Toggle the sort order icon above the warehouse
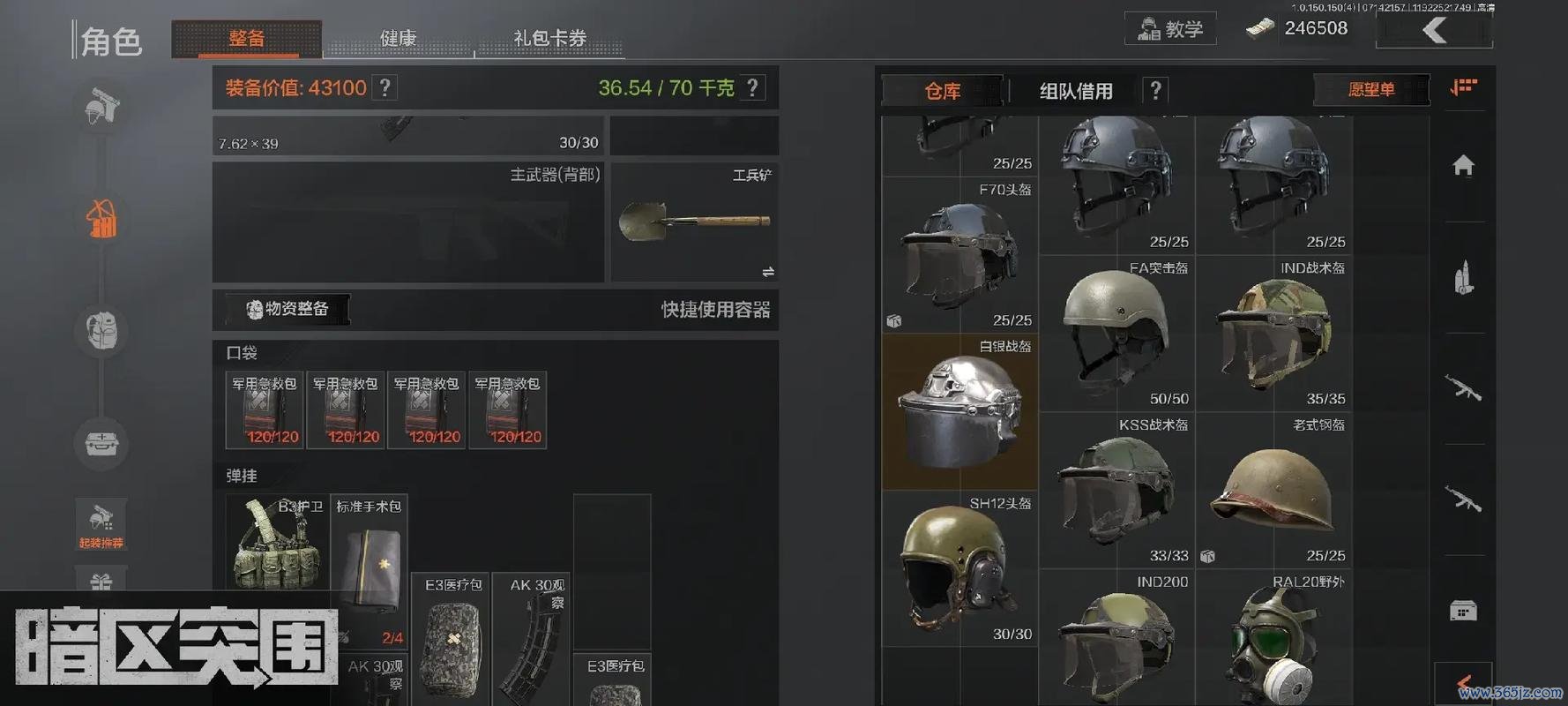Image resolution: width=1568 pixels, height=706 pixels. tap(1464, 87)
